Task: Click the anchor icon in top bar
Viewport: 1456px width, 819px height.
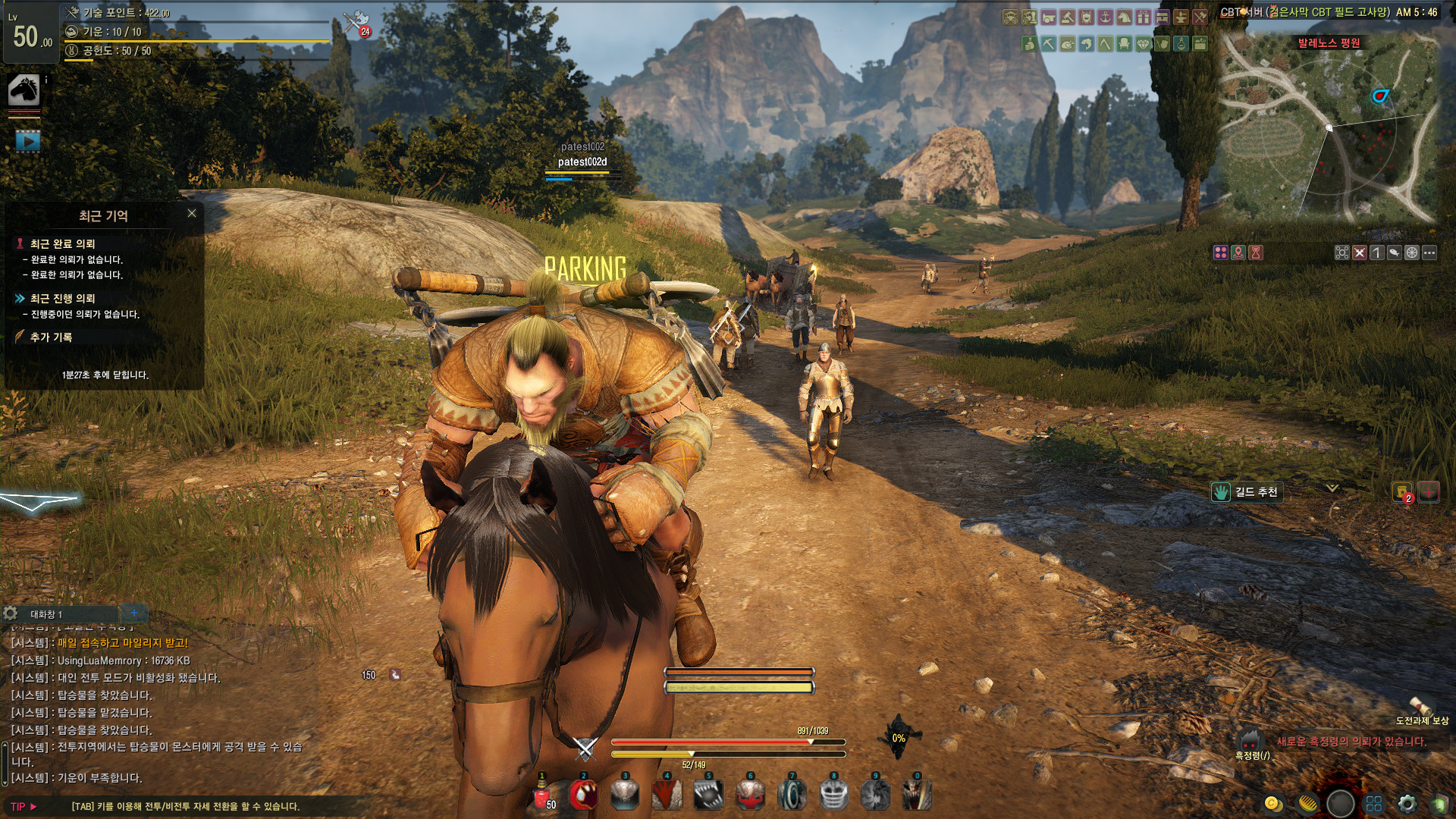Action: 1106,17
